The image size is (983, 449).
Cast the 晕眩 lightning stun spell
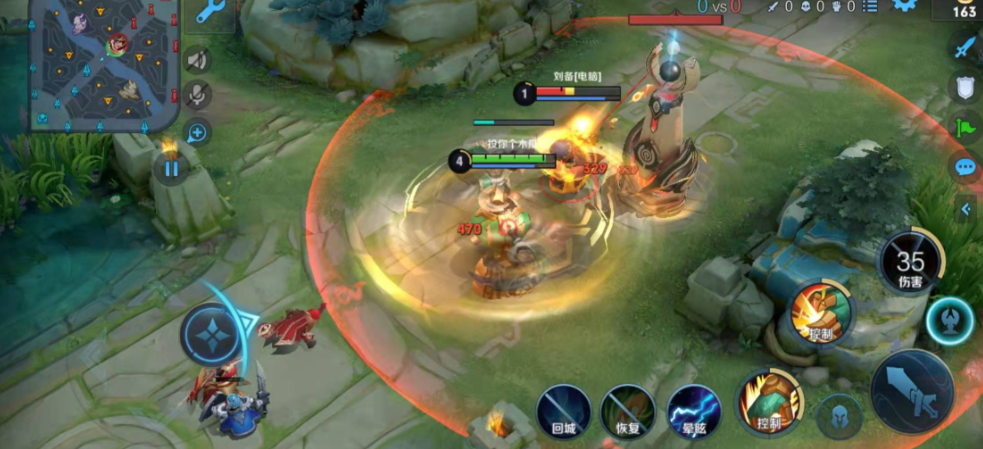pyautogui.click(x=693, y=411)
